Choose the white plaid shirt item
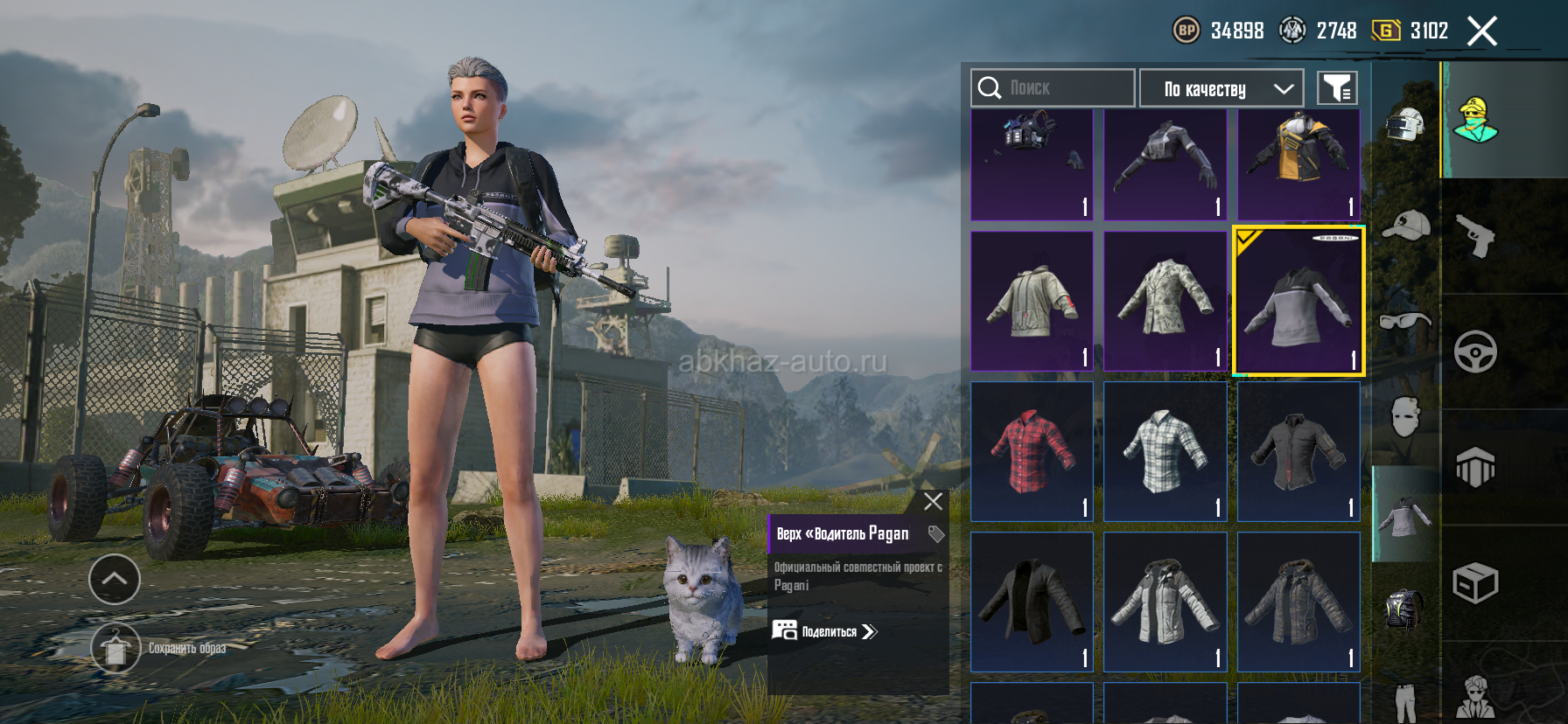The width and height of the screenshot is (1568, 724). (1165, 451)
